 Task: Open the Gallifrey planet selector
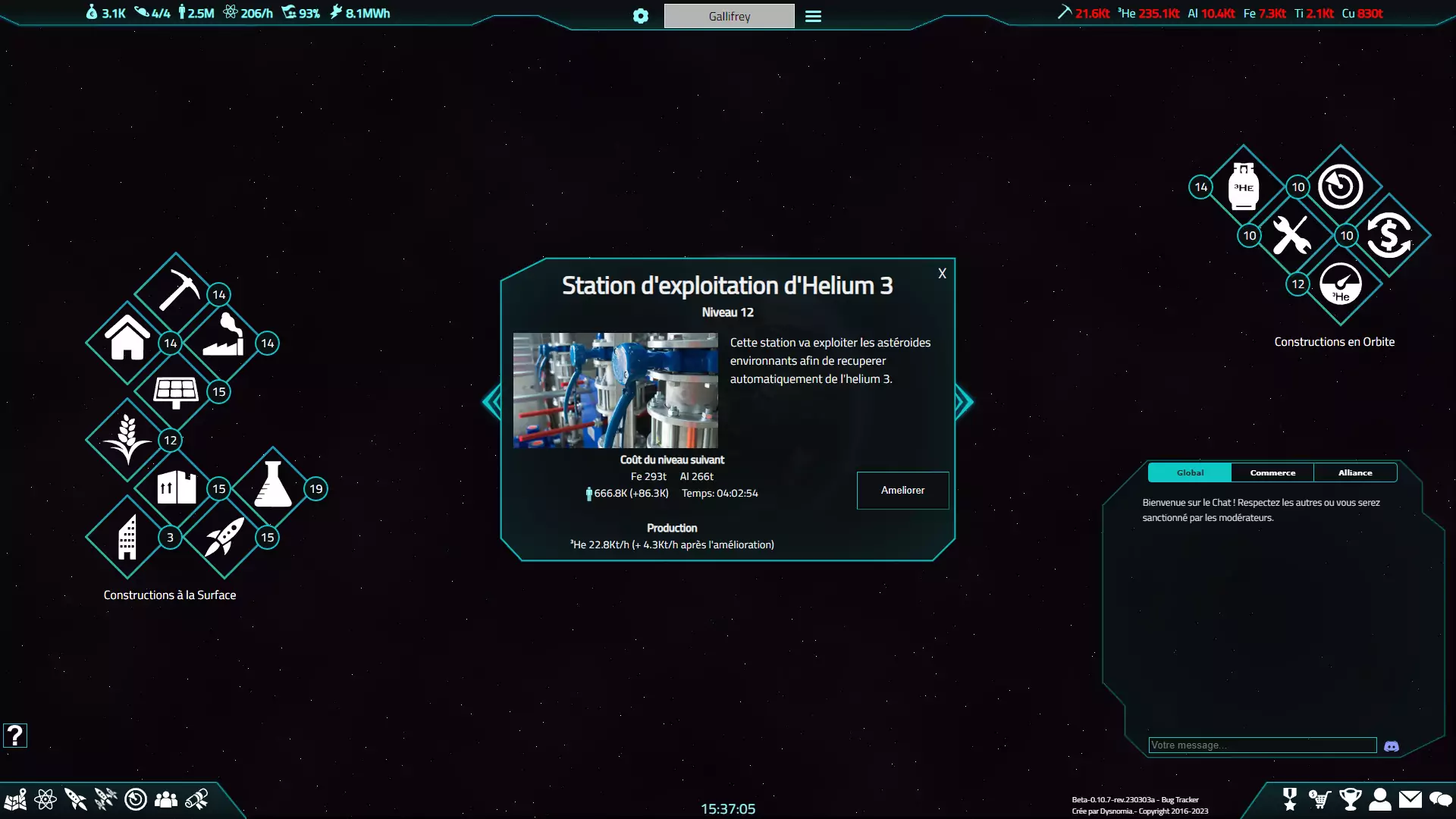[729, 16]
